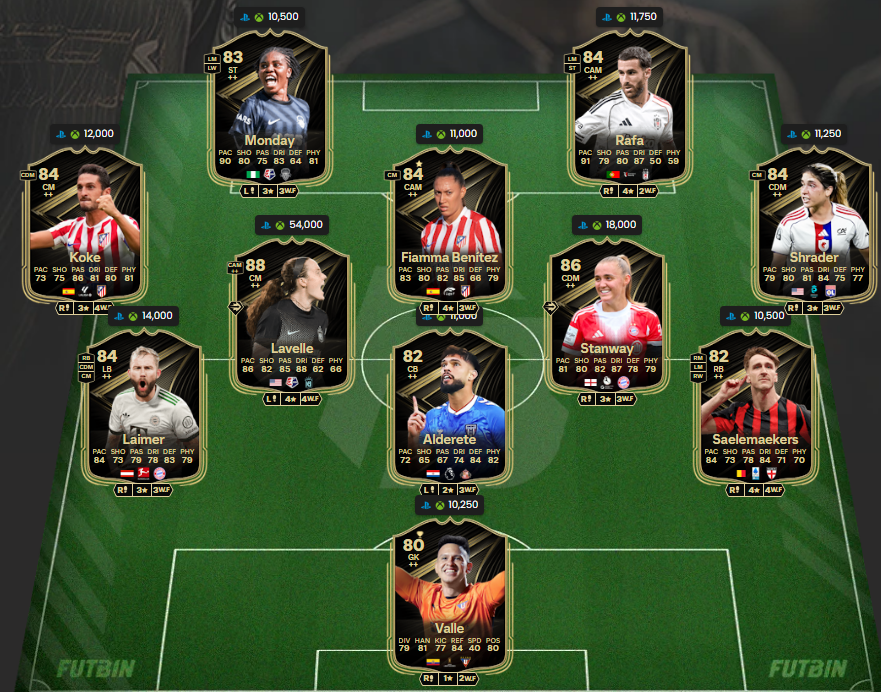Image resolution: width=881 pixels, height=692 pixels.
Task: Select the 88-rated Lavelle card
Action: tap(290, 310)
